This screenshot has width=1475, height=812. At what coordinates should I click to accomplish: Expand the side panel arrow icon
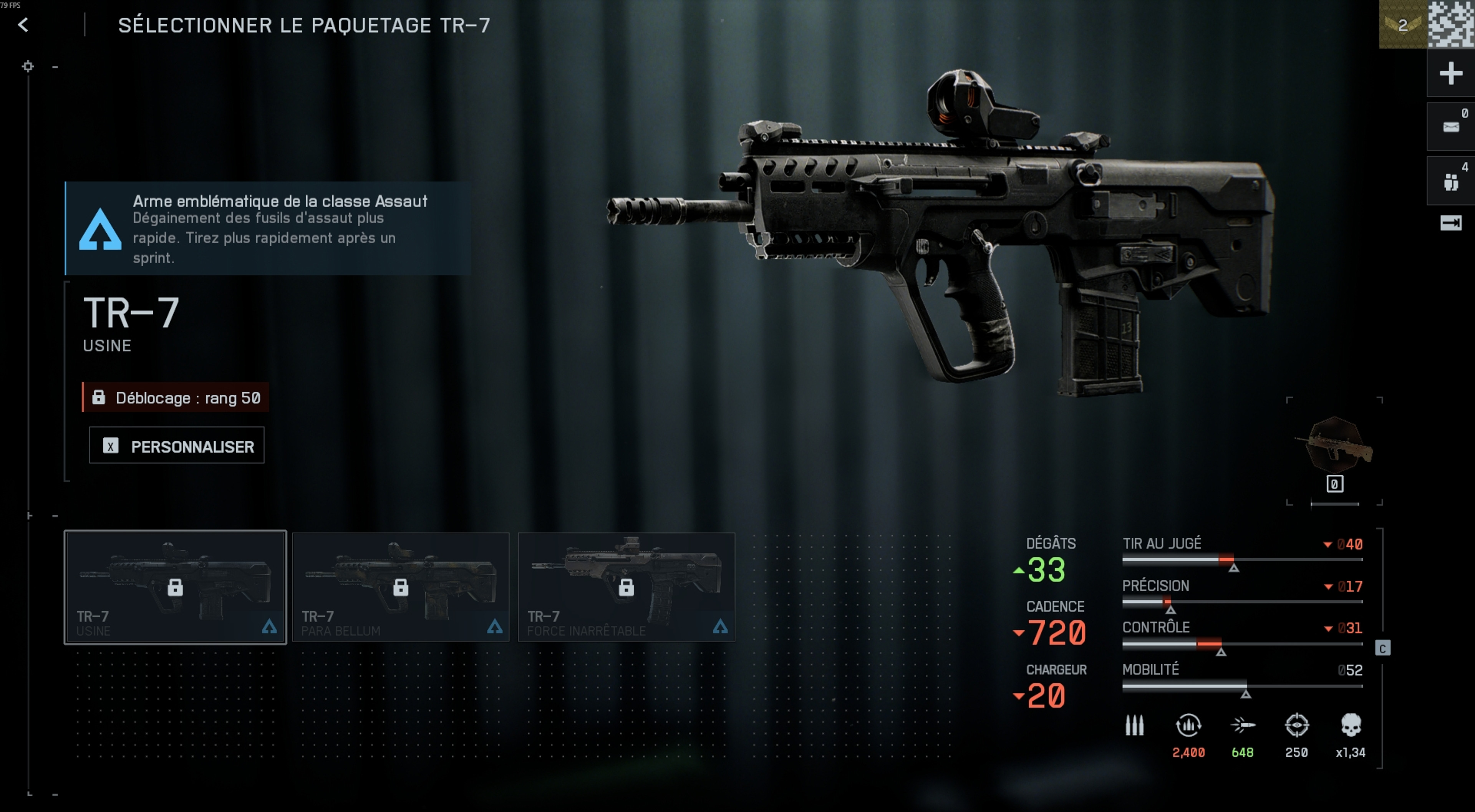[1450, 223]
